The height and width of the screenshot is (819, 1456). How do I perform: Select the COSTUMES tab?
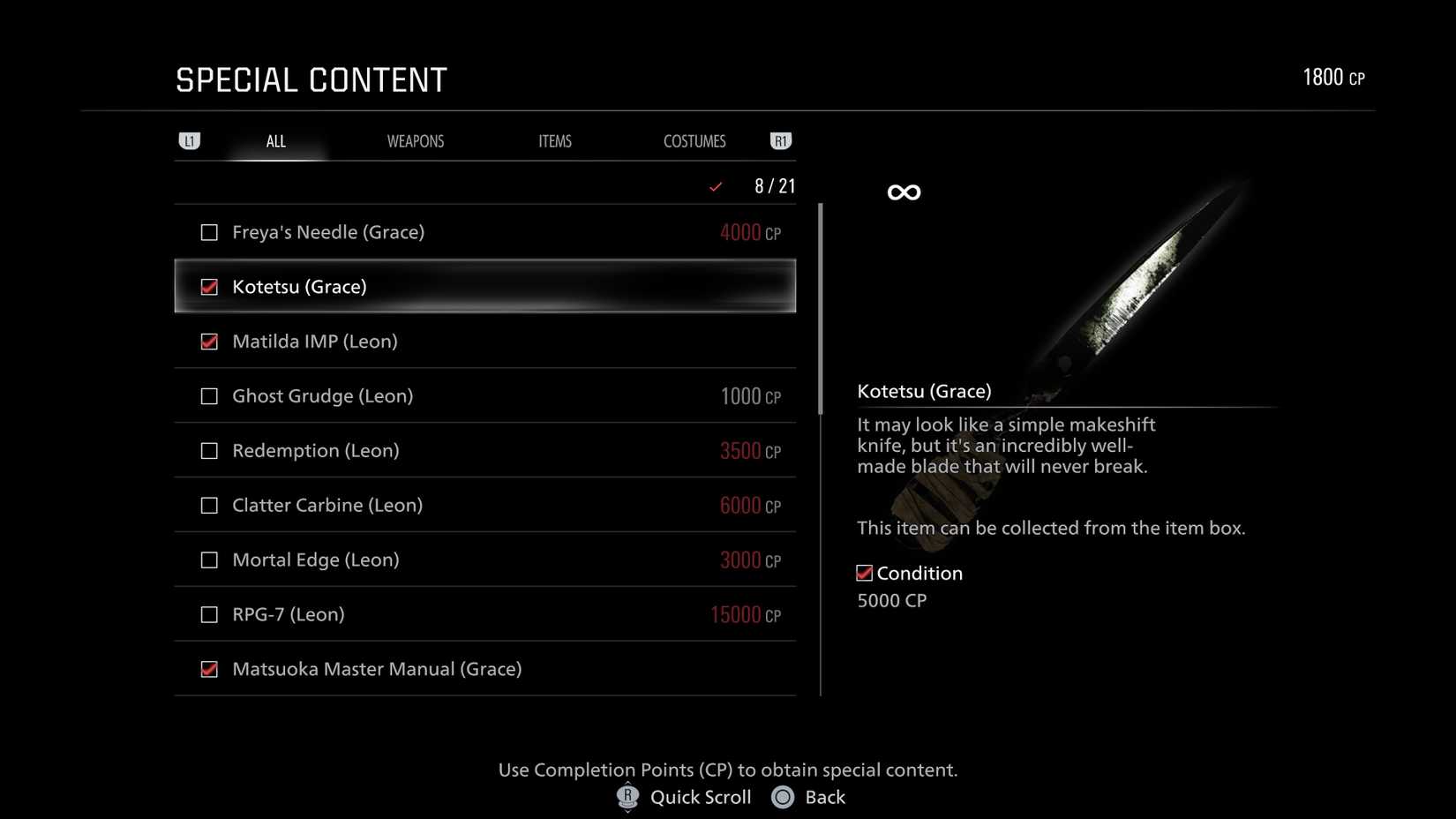tap(694, 140)
